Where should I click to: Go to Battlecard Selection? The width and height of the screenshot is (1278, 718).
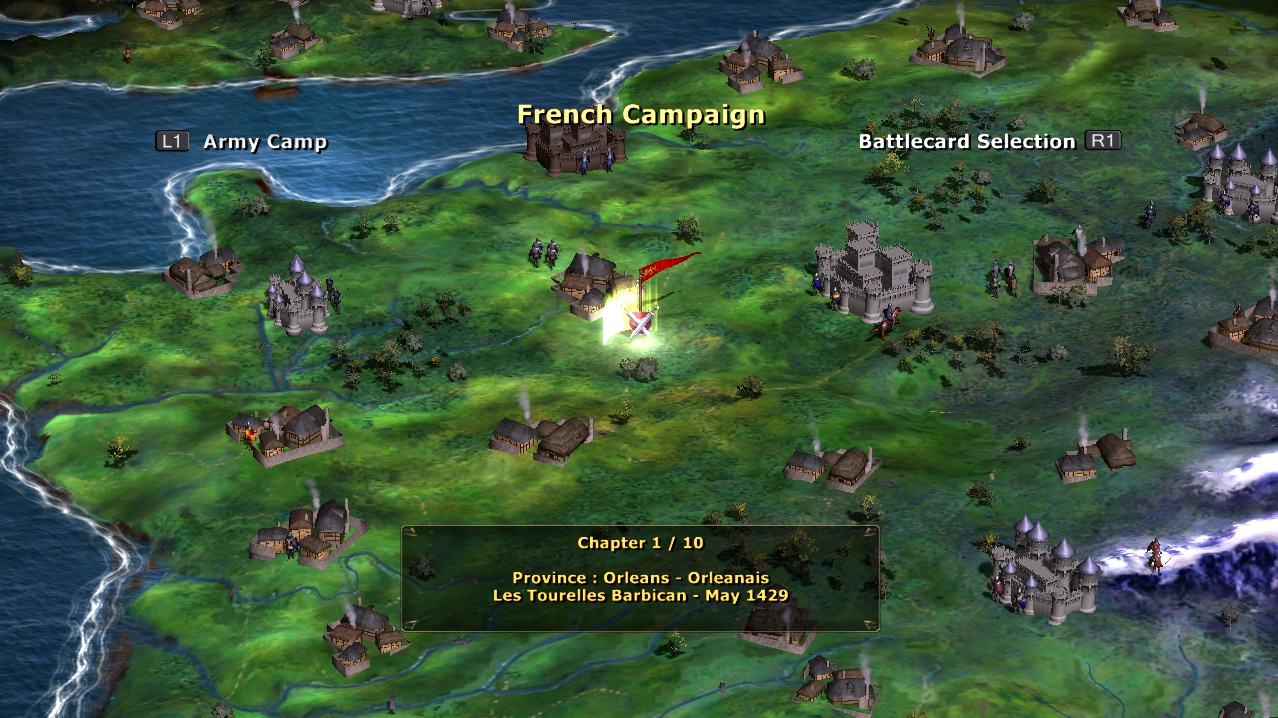pos(966,142)
